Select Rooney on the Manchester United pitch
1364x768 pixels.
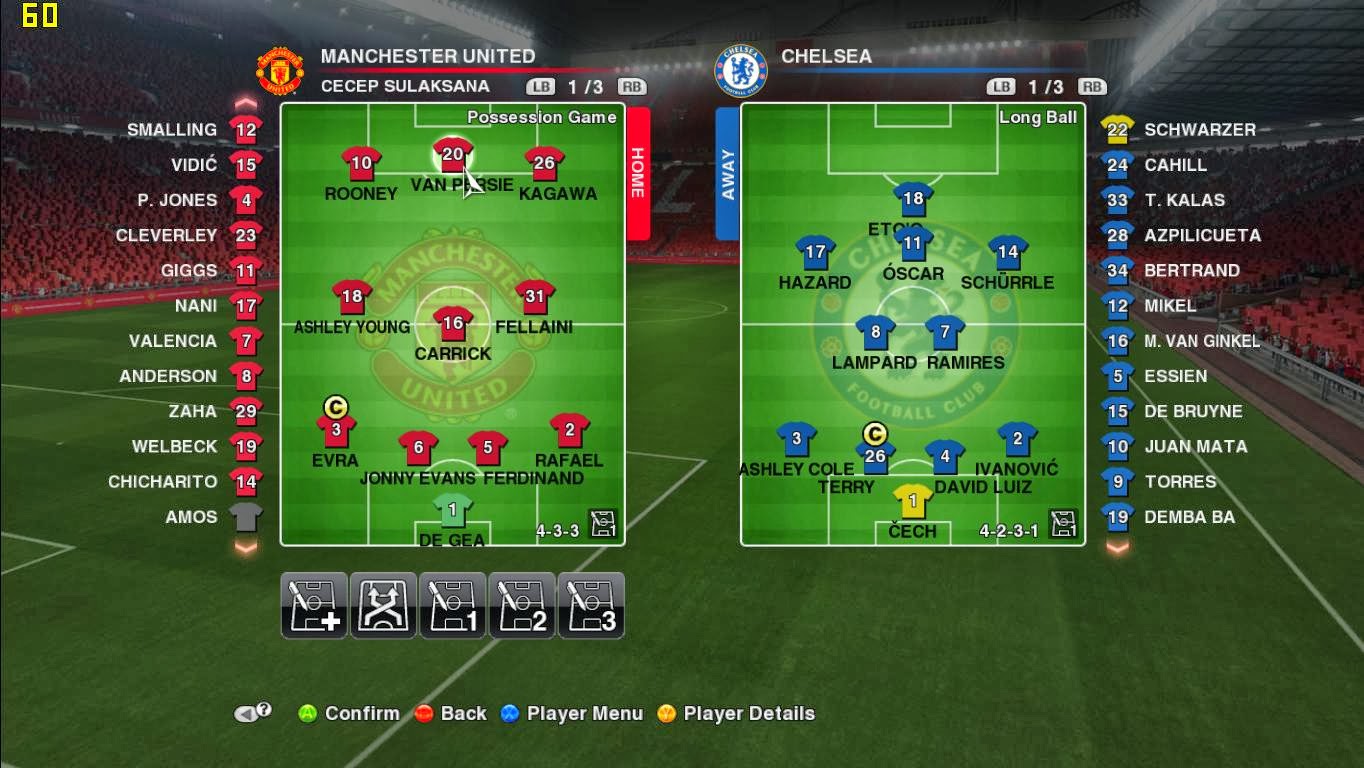click(361, 164)
